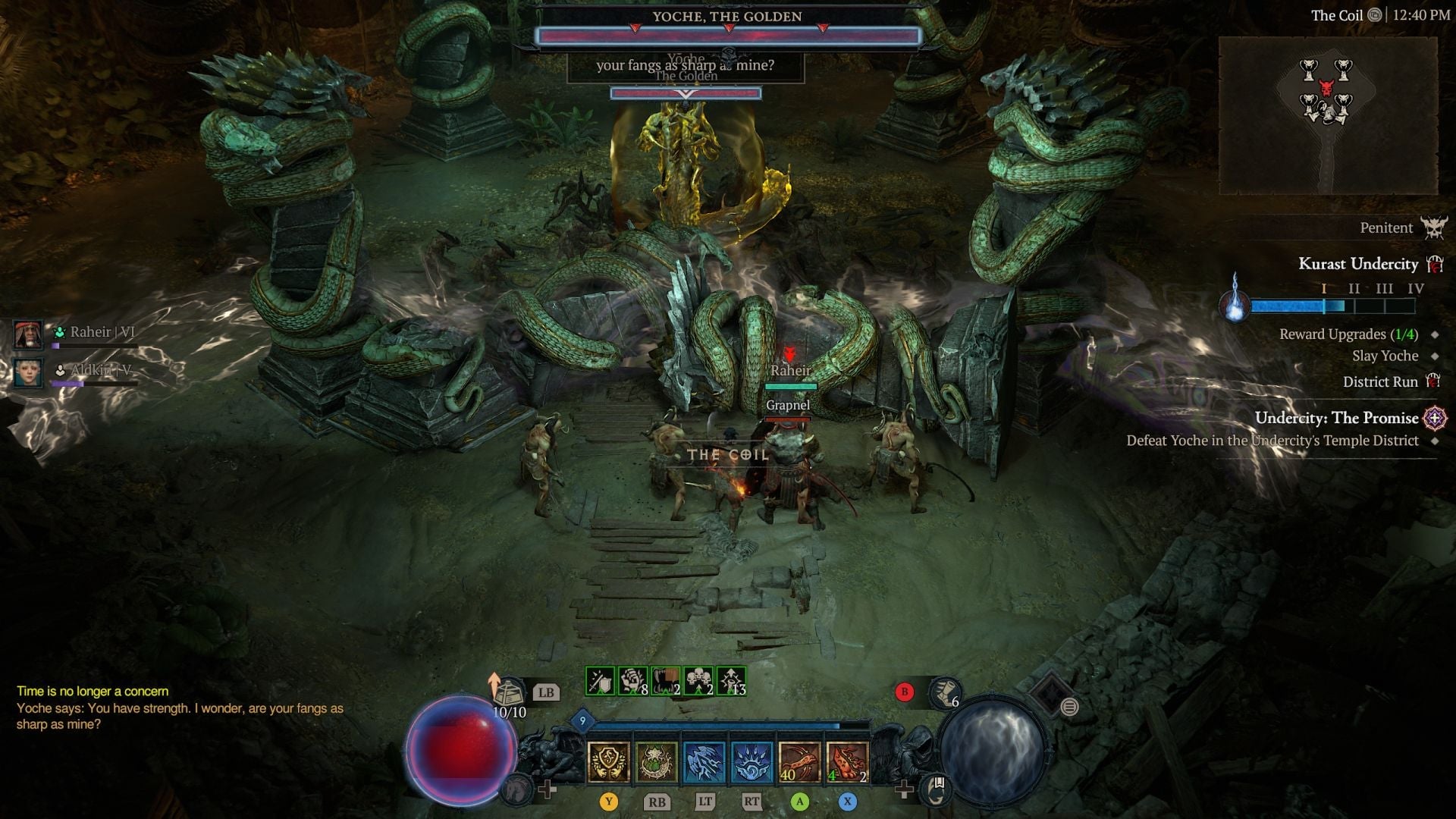
Task: Select the Penitent difficulty banner
Action: click(x=1388, y=227)
